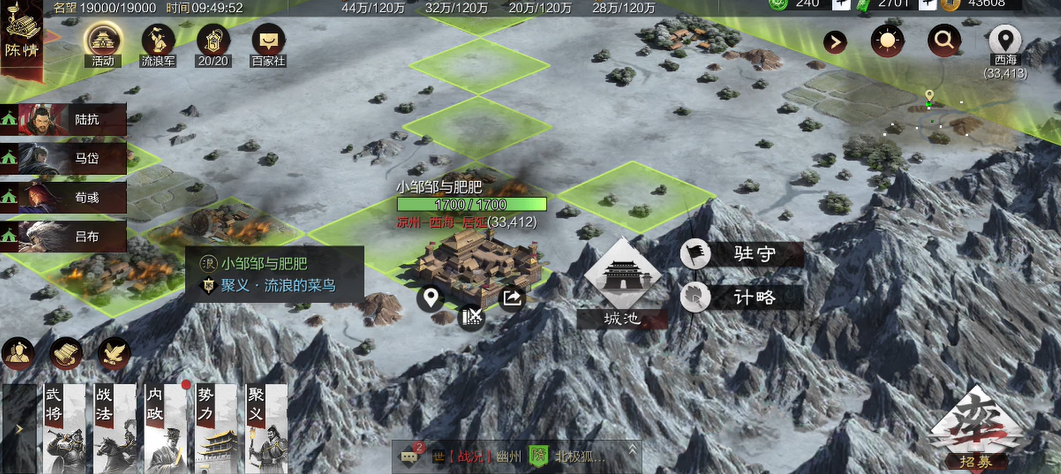The height and width of the screenshot is (474, 1061).
Task: Select general 吕布 from the army list
Action: point(65,236)
